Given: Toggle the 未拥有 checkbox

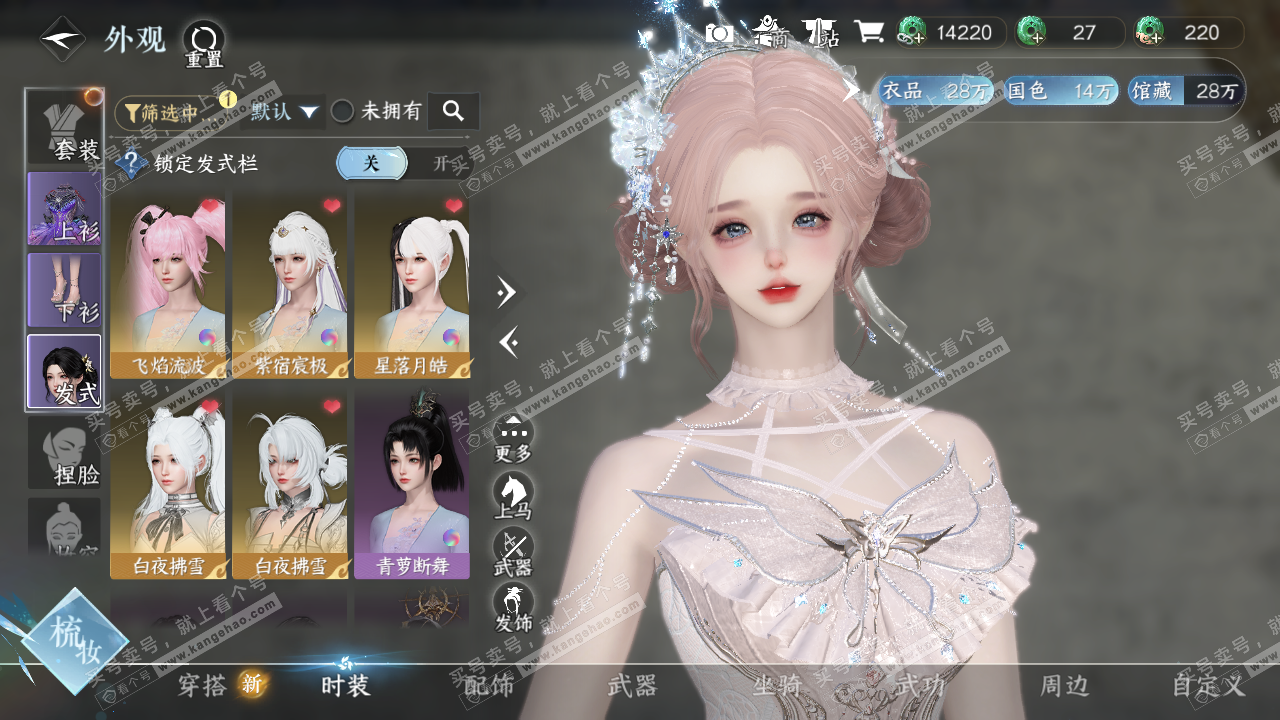Looking at the screenshot, I should [x=343, y=111].
